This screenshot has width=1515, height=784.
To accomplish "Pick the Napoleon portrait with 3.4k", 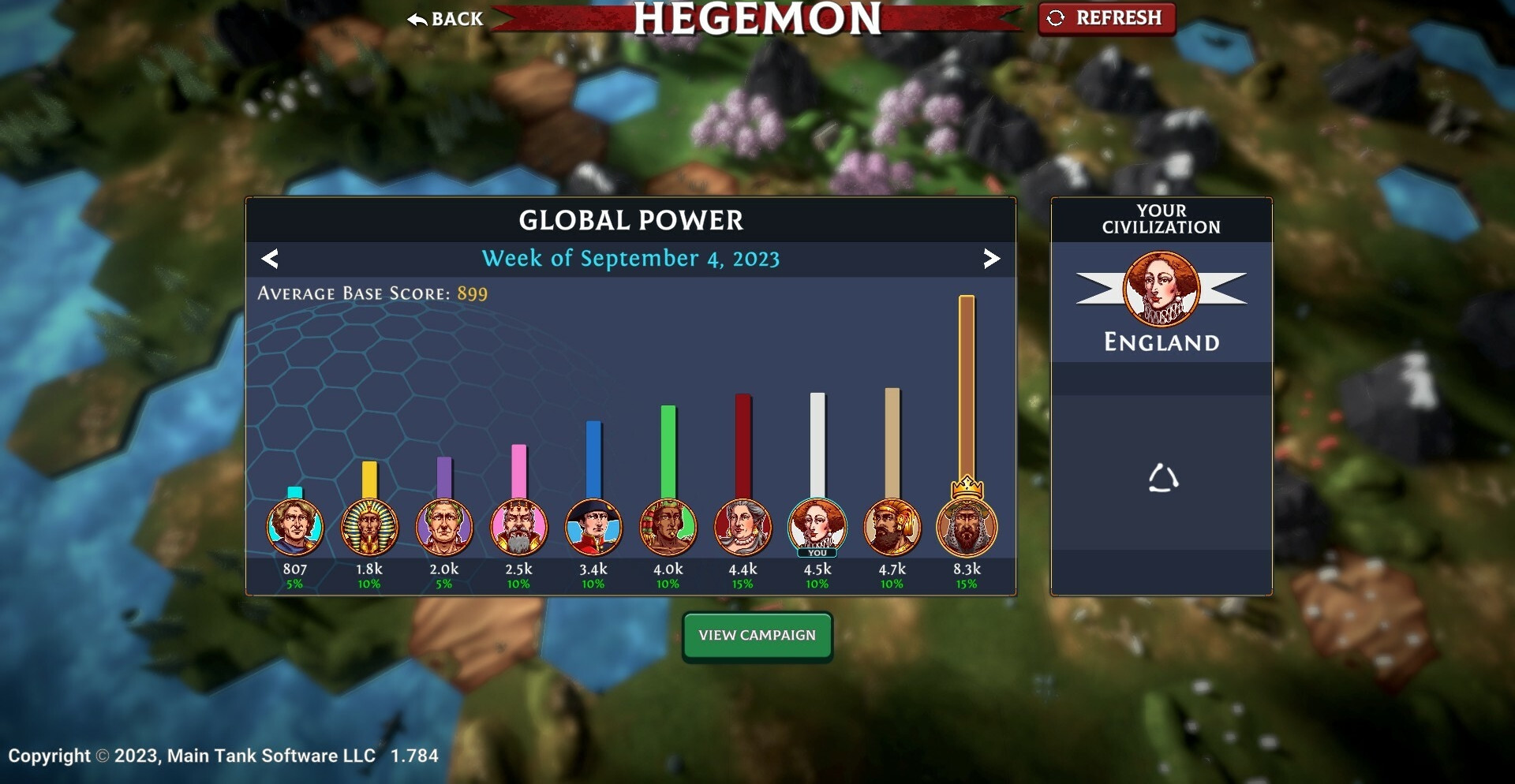I will [593, 527].
